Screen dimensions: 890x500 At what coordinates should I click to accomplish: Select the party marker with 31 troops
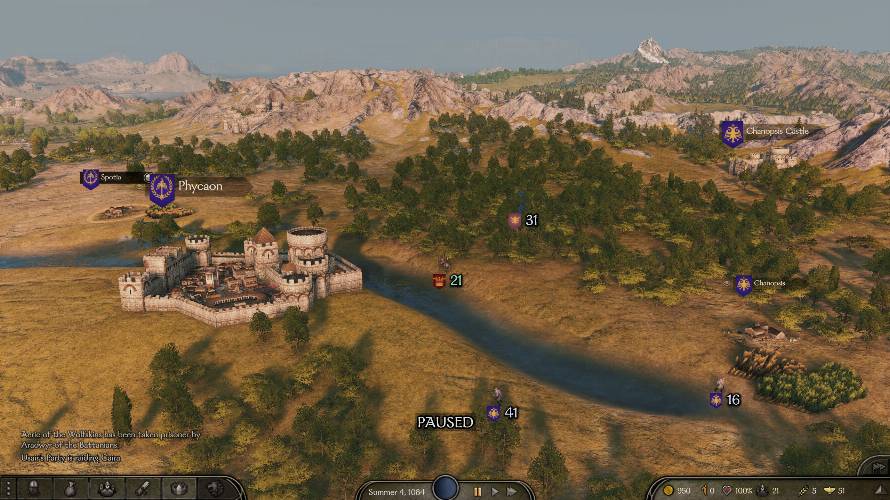pyautogui.click(x=515, y=220)
